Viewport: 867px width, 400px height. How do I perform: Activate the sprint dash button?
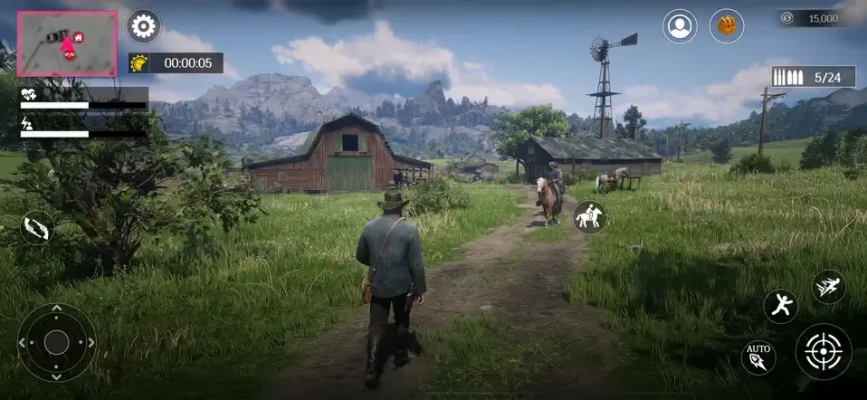point(828,287)
